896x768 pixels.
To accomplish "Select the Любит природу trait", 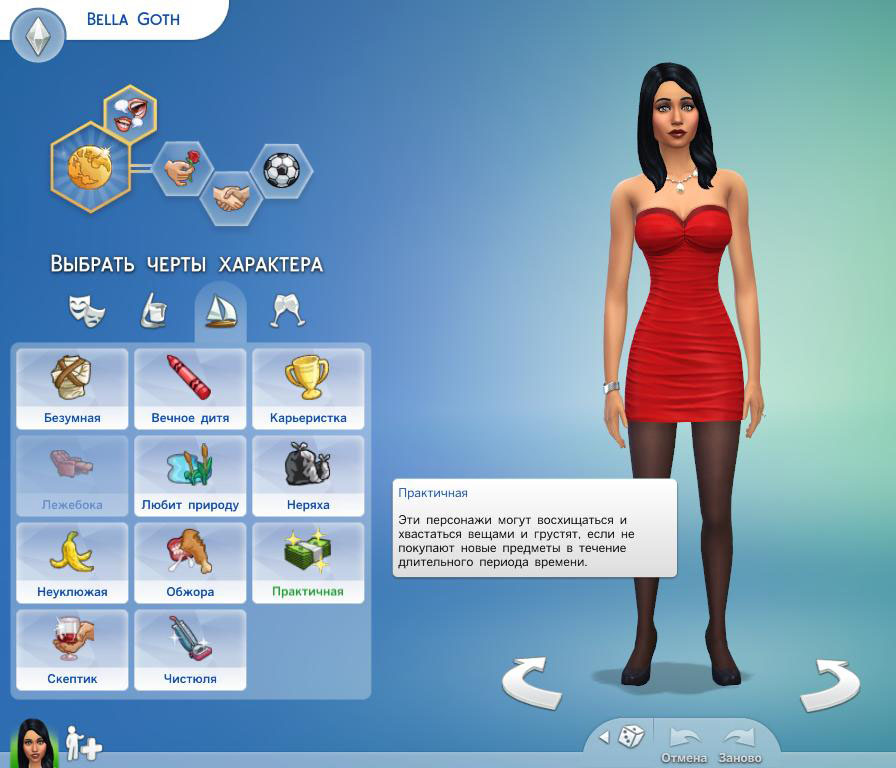I will tap(190, 475).
